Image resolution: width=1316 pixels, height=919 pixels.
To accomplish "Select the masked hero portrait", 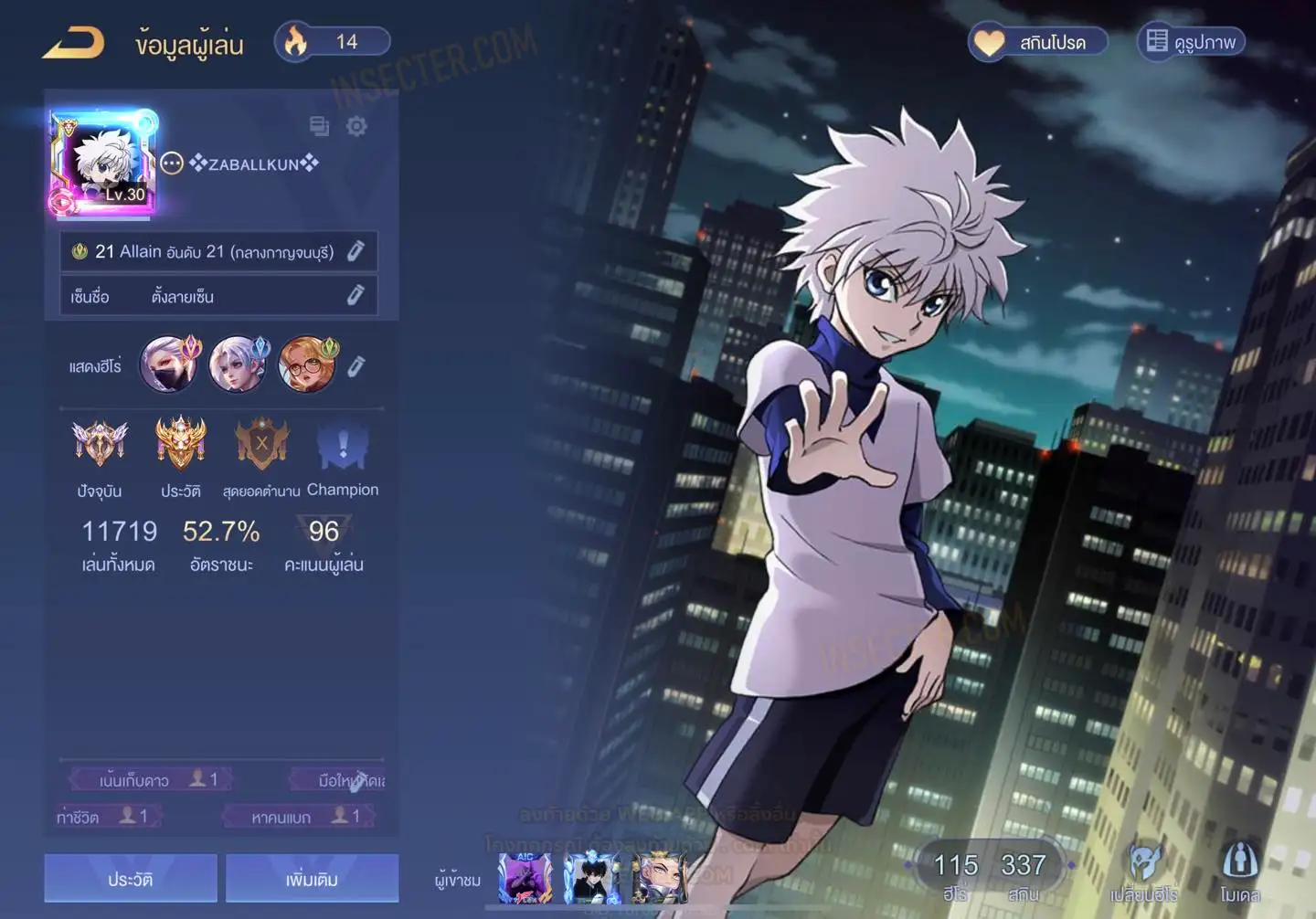I will click(x=169, y=364).
